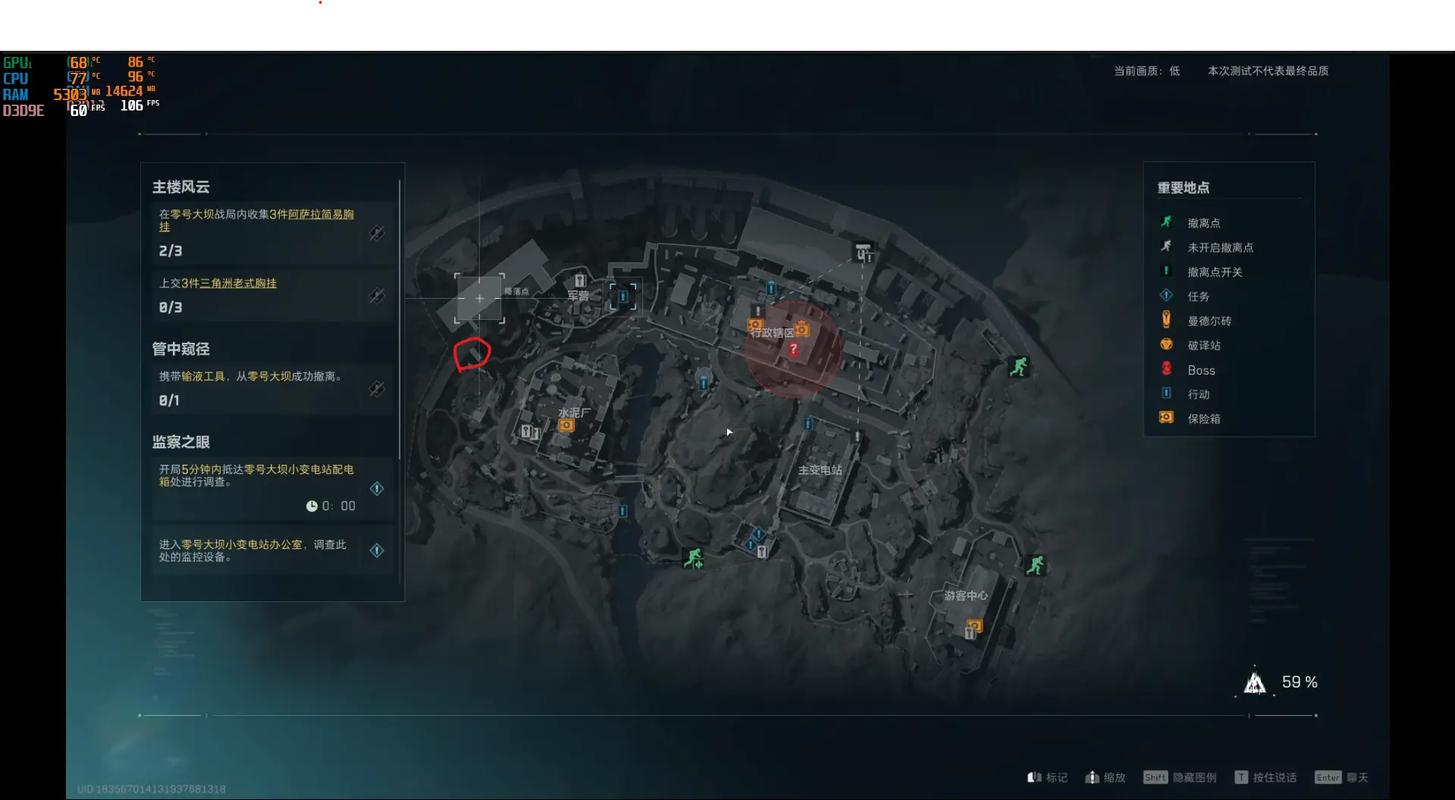
Task: Select the 曼德尔砖 legend entry
Action: (1209, 321)
